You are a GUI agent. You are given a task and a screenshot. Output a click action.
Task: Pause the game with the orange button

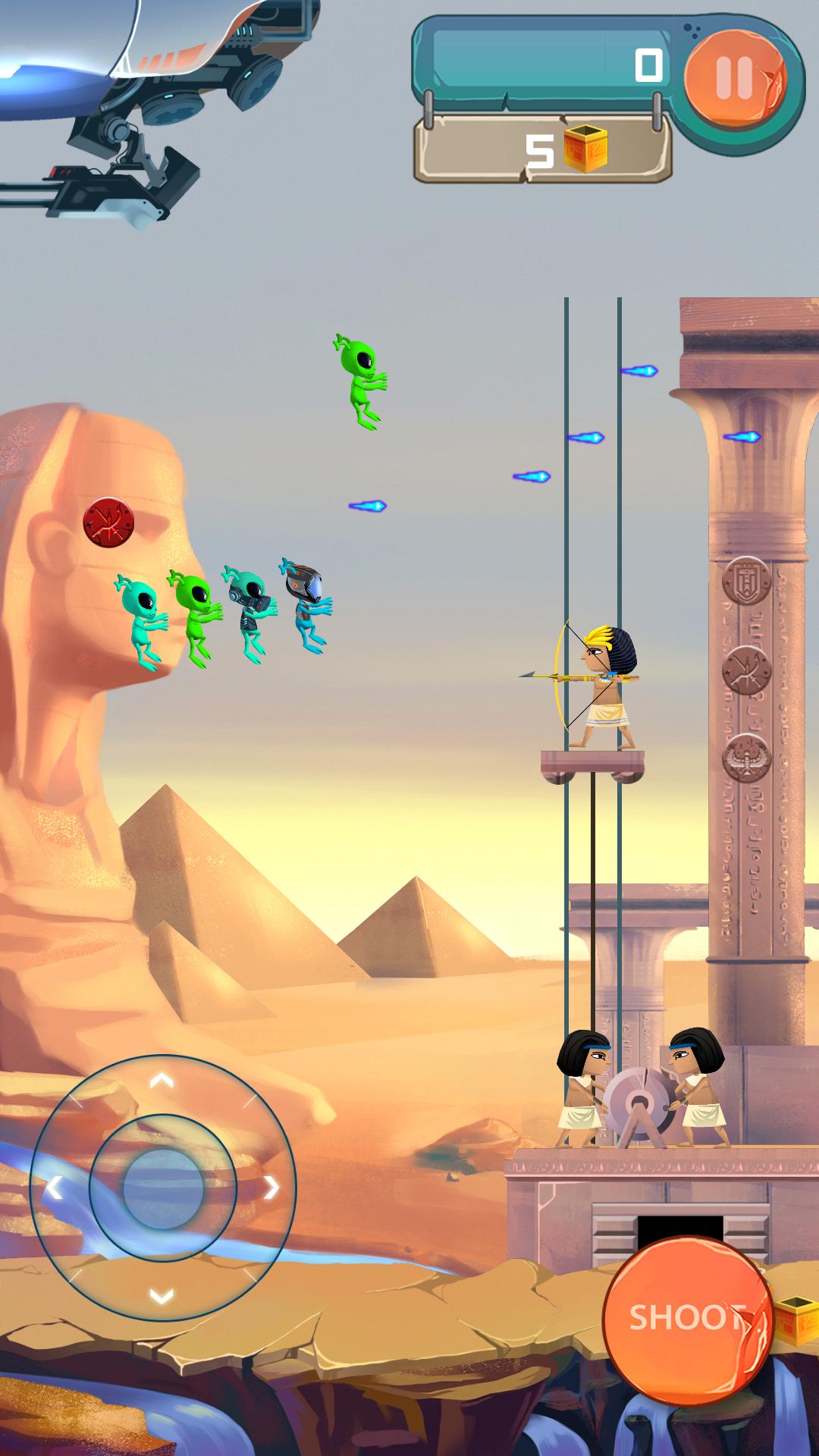pos(734,77)
